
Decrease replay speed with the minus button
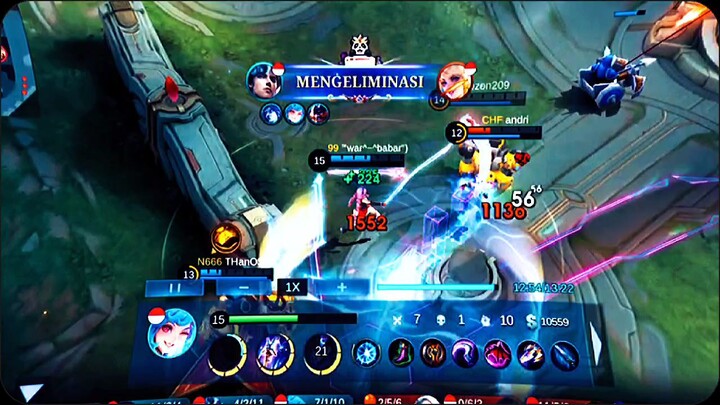245,288
